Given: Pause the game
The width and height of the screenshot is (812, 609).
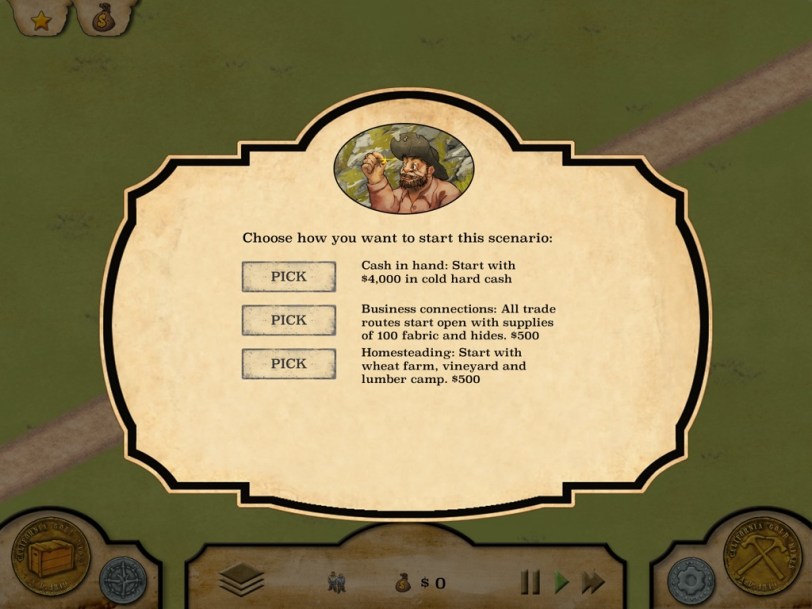Looking at the screenshot, I should [531, 581].
